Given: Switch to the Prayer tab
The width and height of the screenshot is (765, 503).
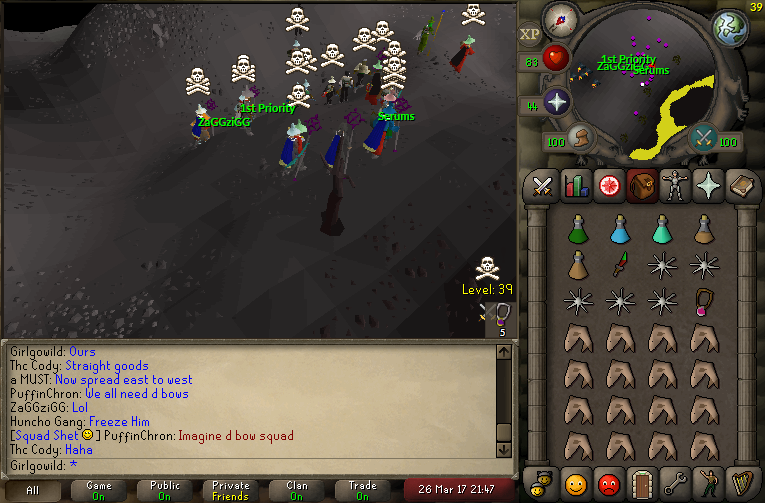Looking at the screenshot, I should pyautogui.click(x=707, y=186).
